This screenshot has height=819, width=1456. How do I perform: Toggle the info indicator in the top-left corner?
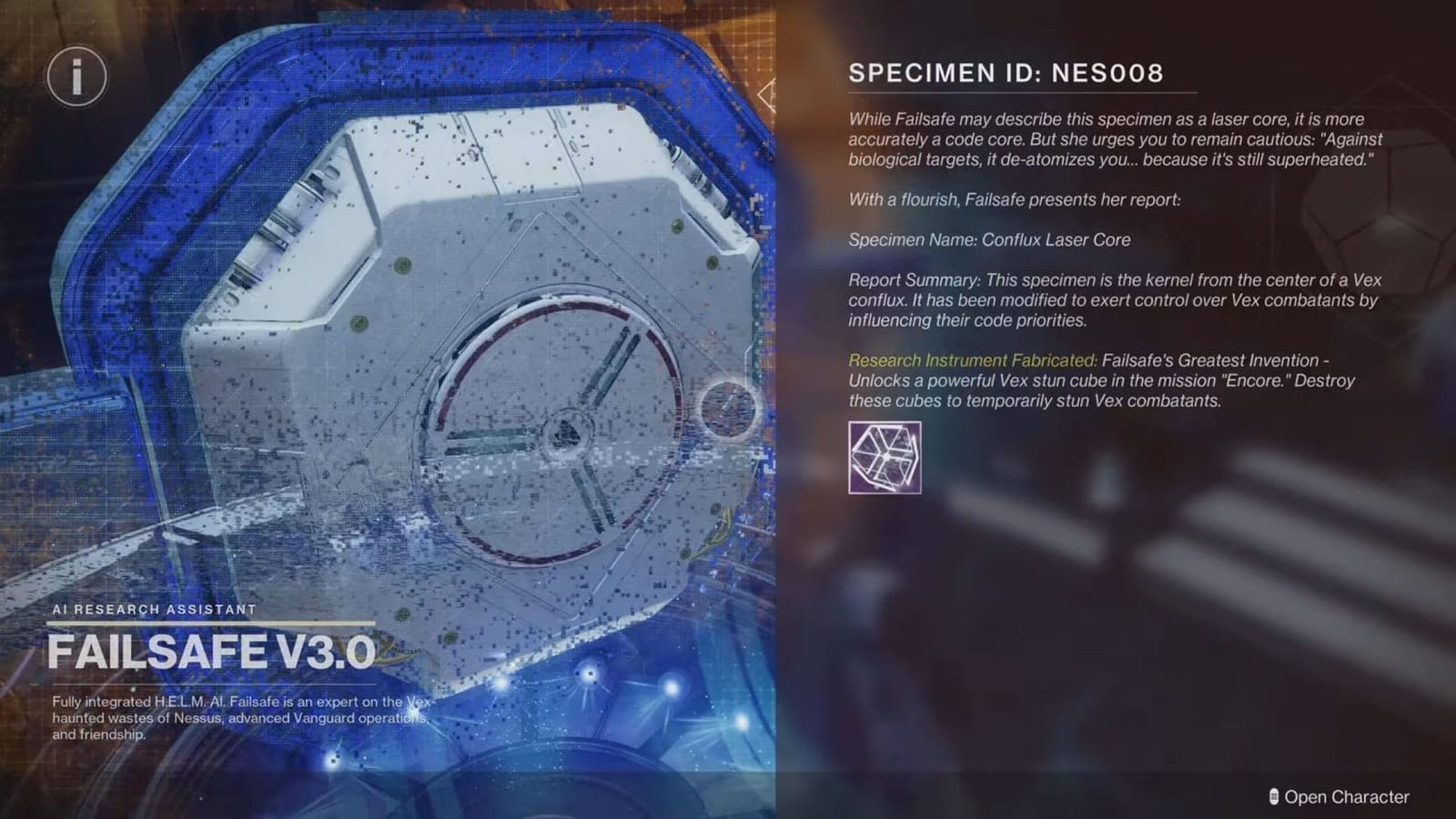tap(76, 76)
